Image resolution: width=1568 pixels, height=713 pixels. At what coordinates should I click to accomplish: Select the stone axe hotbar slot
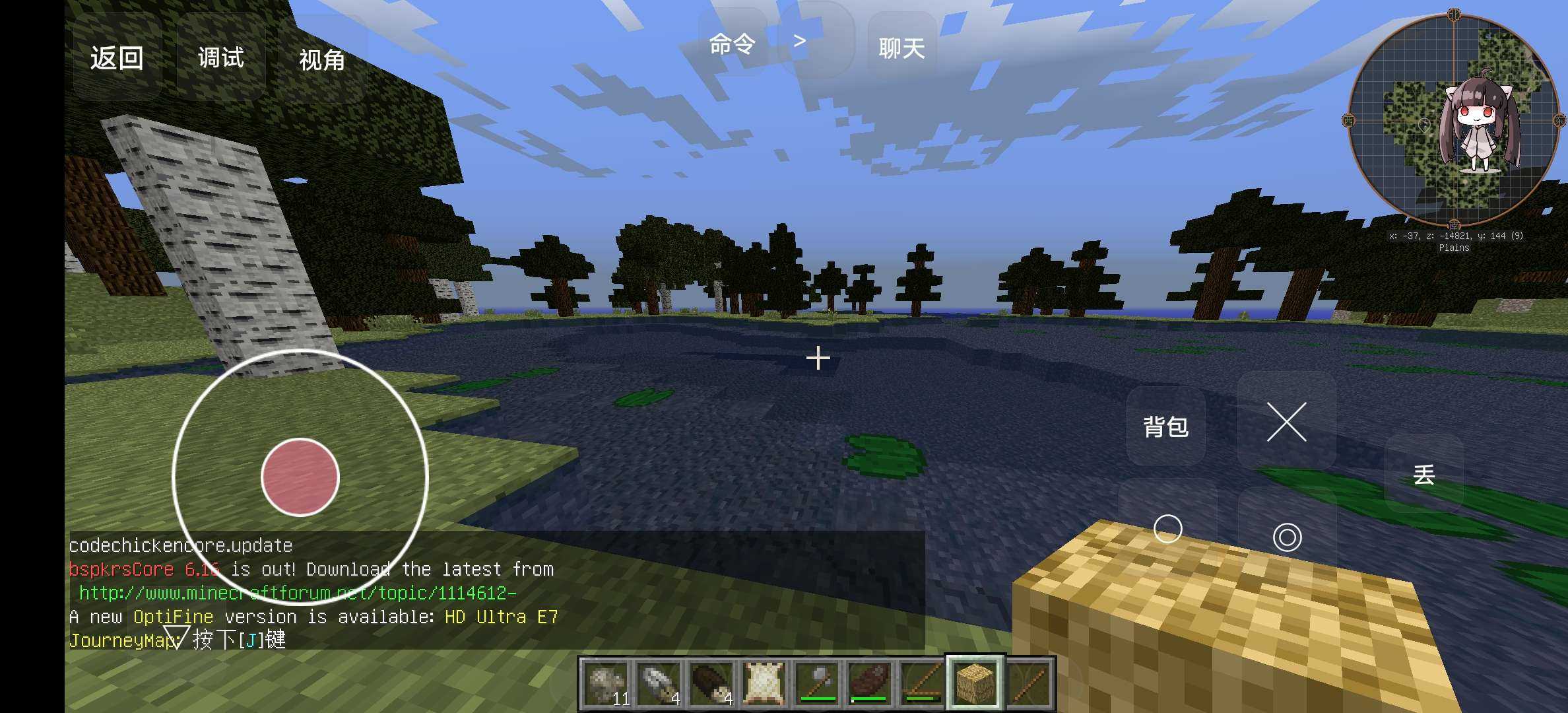817,683
